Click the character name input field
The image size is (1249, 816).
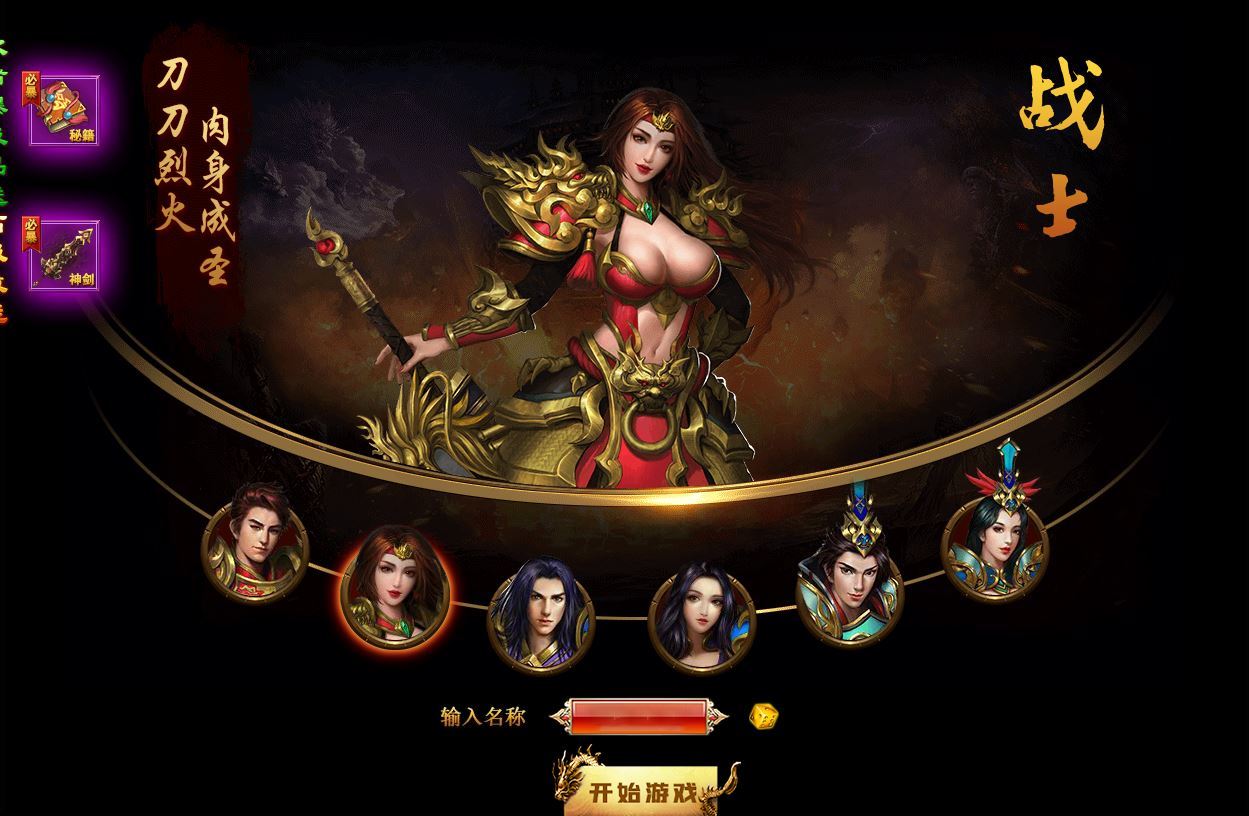pyautogui.click(x=639, y=716)
